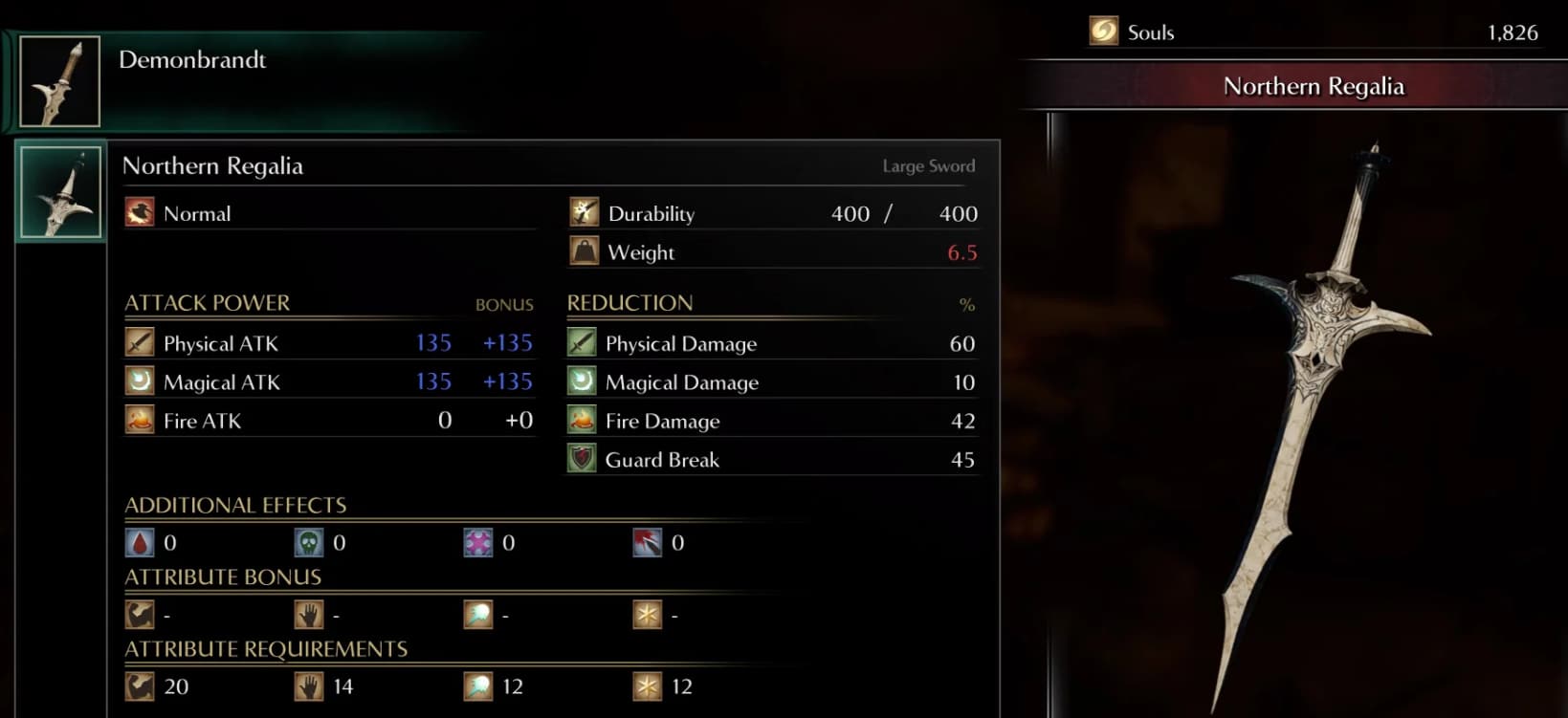Viewport: 1568px width, 718px height.
Task: Click the Guard Break shield icon
Action: tap(581, 459)
